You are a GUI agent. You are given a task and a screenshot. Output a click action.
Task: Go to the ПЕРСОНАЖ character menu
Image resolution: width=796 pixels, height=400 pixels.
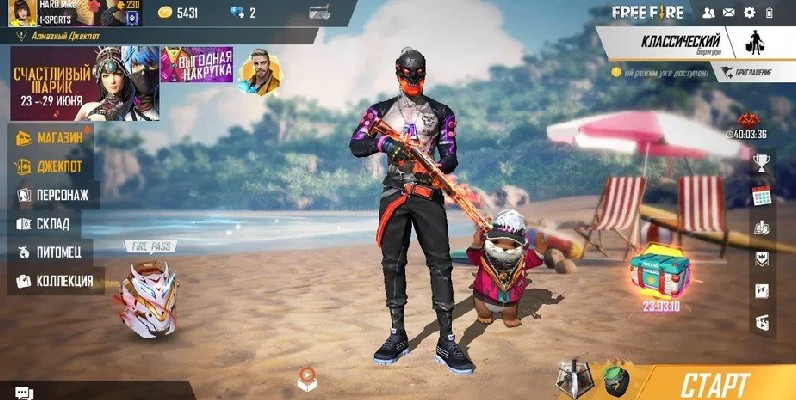pos(57,195)
